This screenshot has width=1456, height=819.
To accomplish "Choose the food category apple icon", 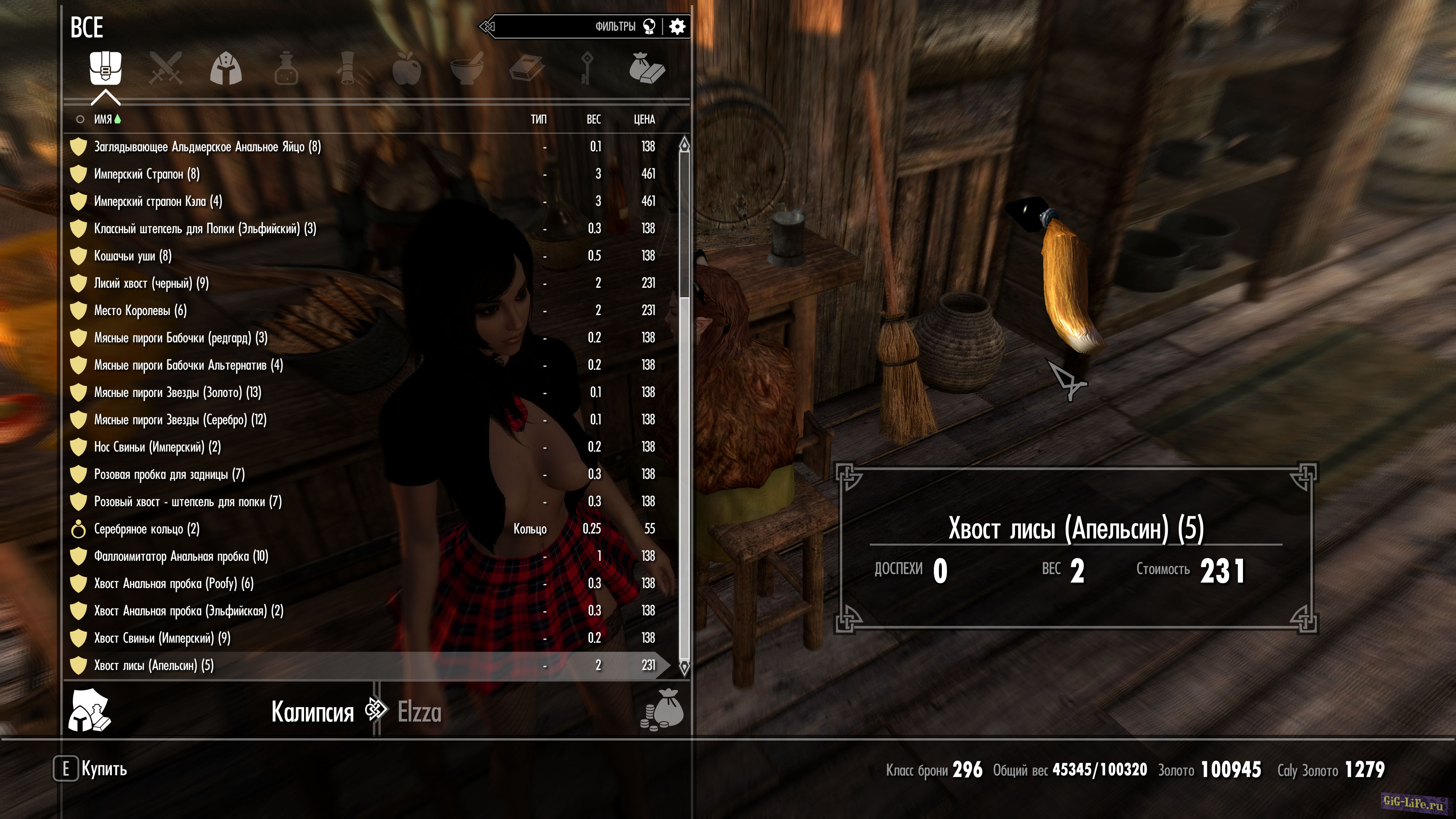I will coord(407,68).
